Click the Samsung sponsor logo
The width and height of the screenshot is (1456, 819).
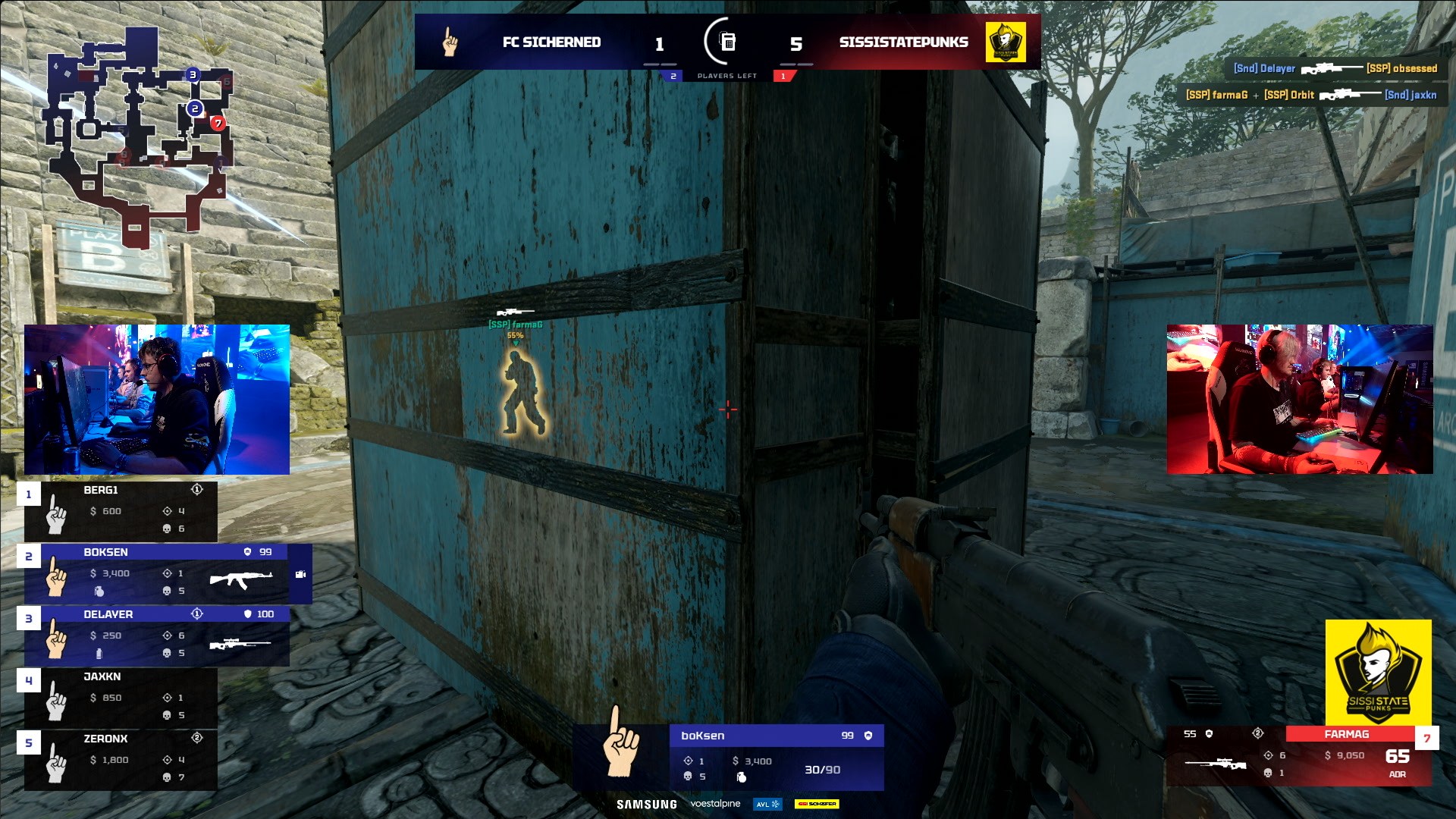pos(646,805)
